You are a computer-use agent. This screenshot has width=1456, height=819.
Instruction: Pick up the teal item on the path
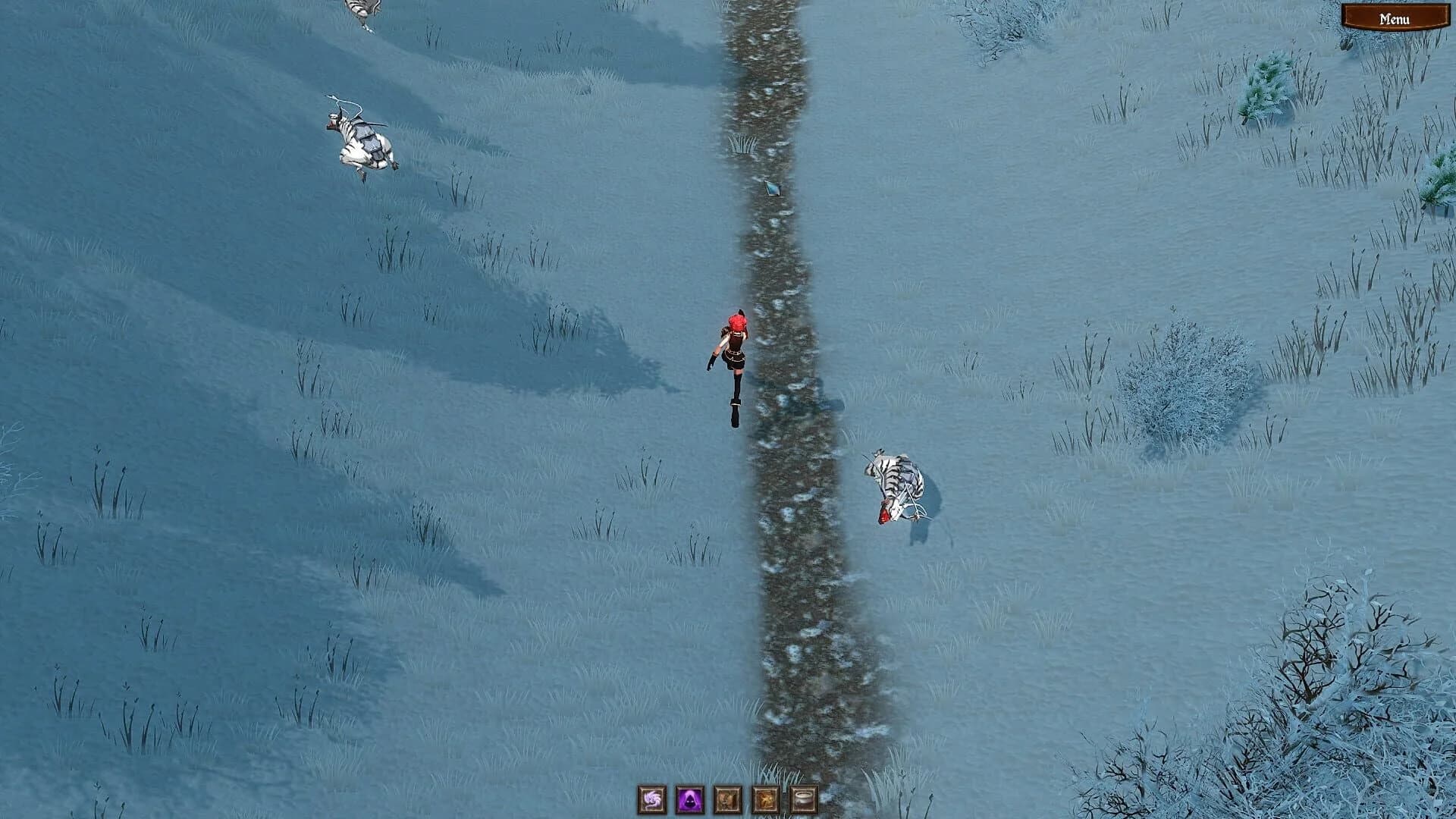[x=772, y=187]
